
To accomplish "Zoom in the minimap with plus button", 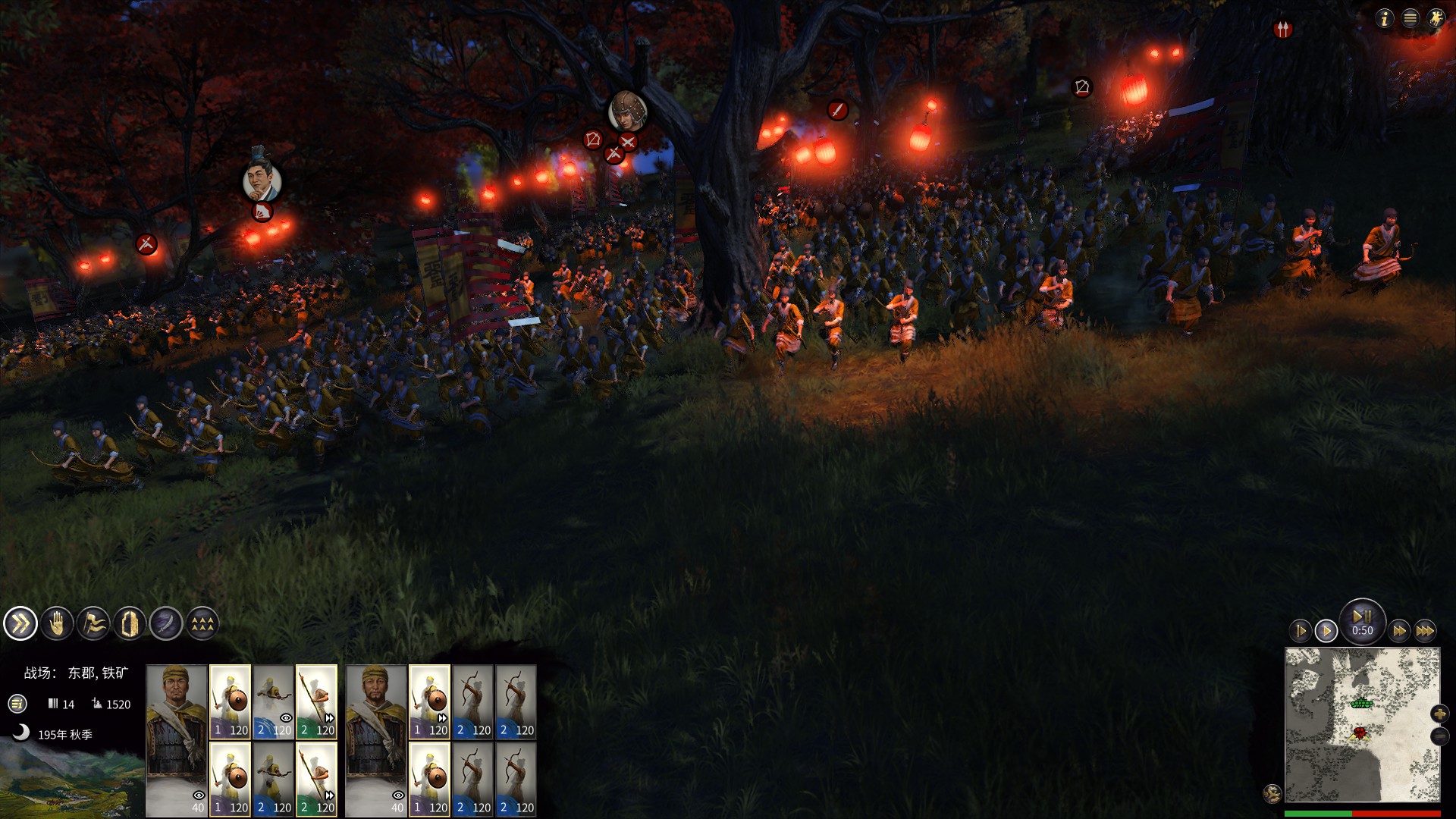I will [x=1439, y=714].
